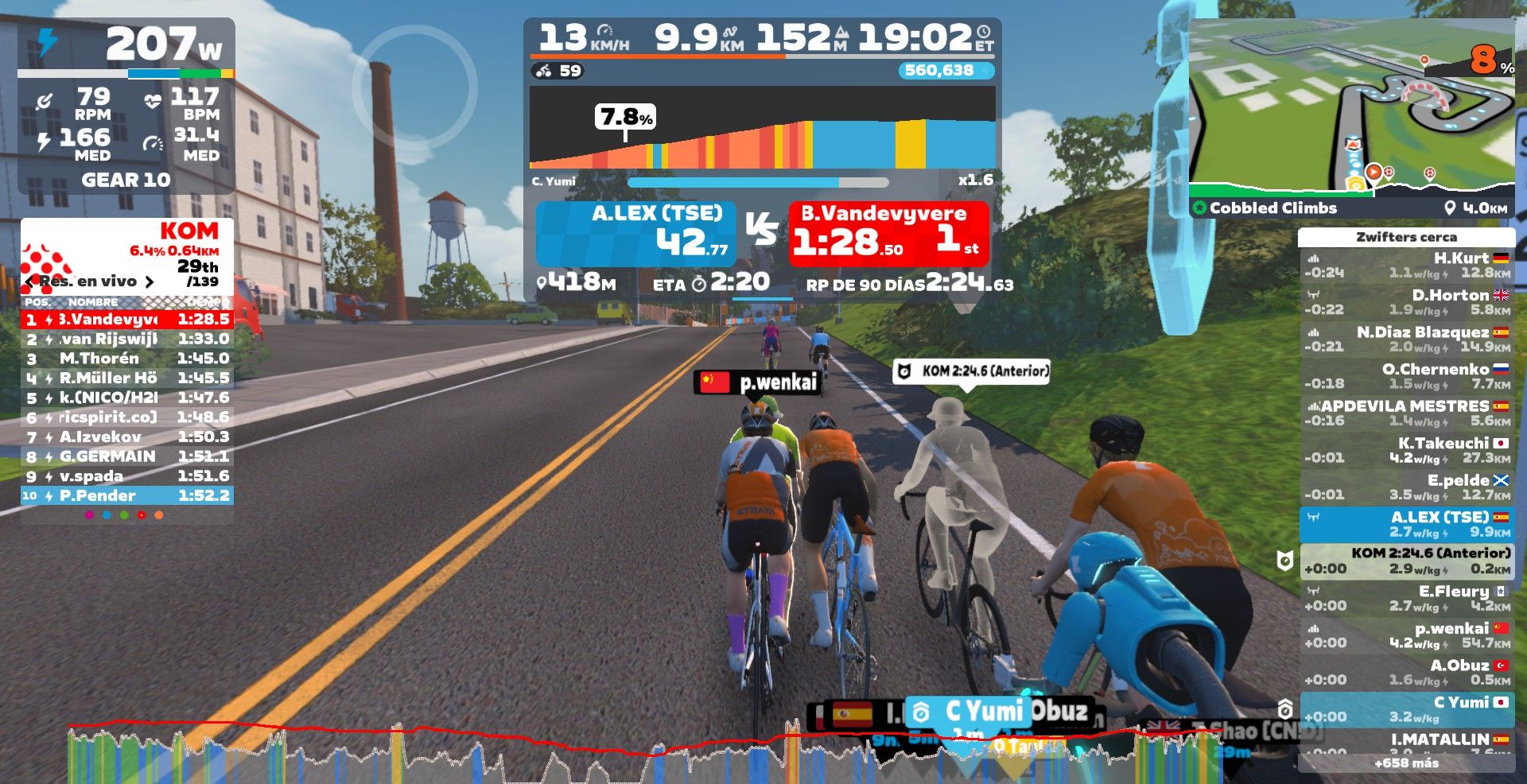Select D.Horton rider row
The height and width of the screenshot is (784, 1527).
pyautogui.click(x=1406, y=302)
